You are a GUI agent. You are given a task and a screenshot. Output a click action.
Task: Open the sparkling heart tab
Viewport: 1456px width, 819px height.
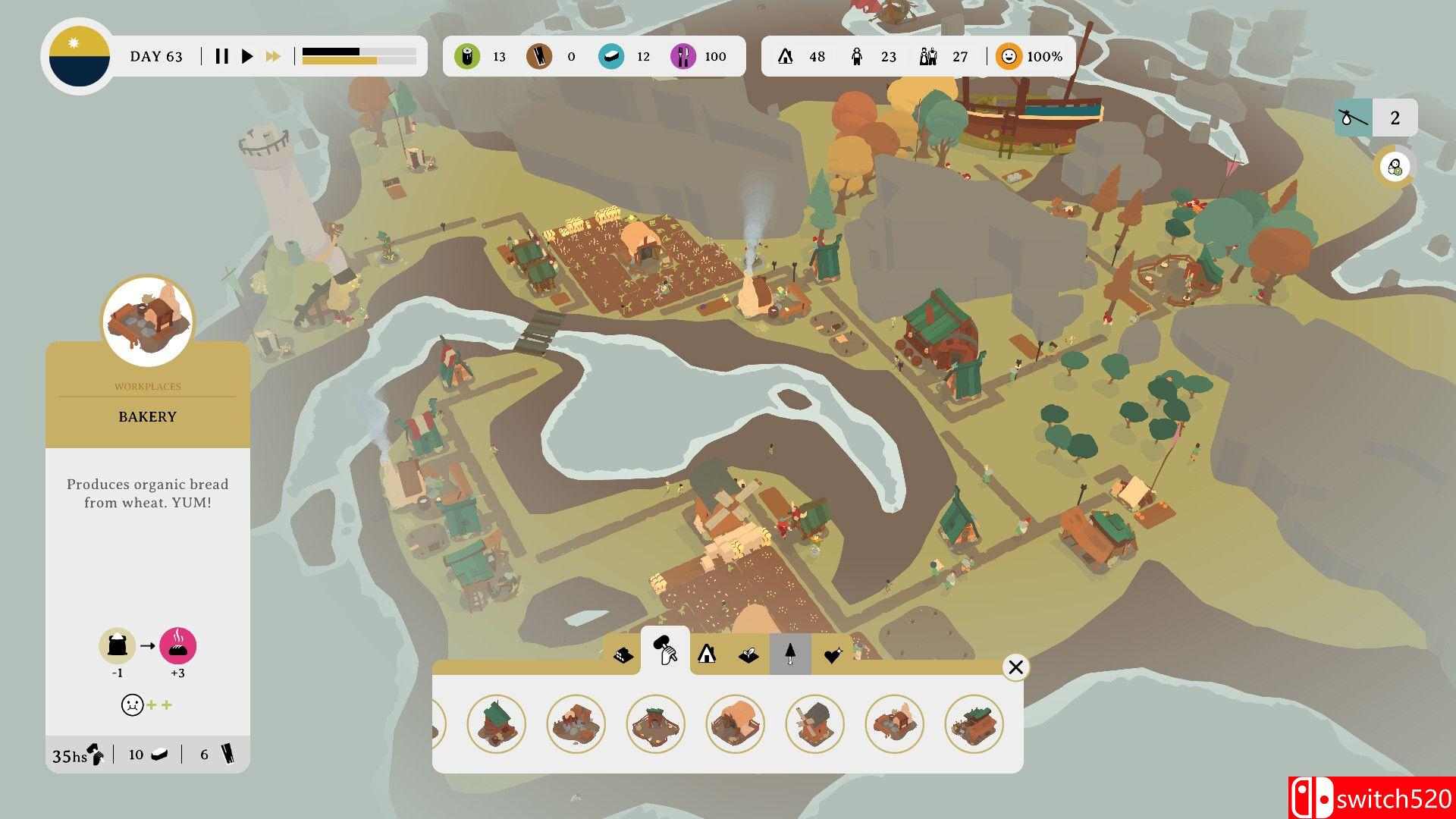point(833,654)
